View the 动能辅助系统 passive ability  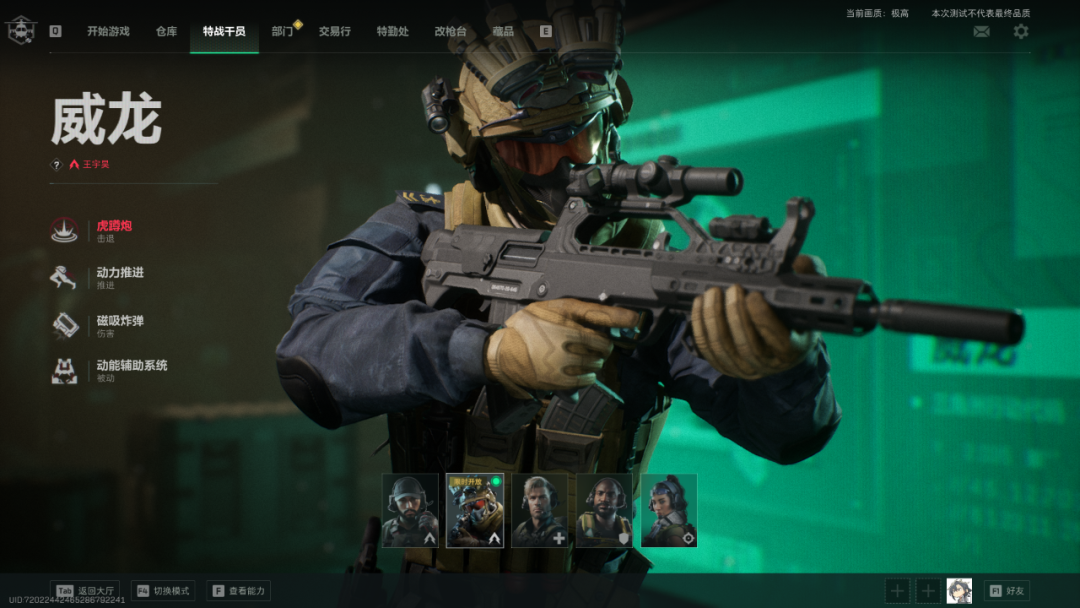(x=130, y=369)
